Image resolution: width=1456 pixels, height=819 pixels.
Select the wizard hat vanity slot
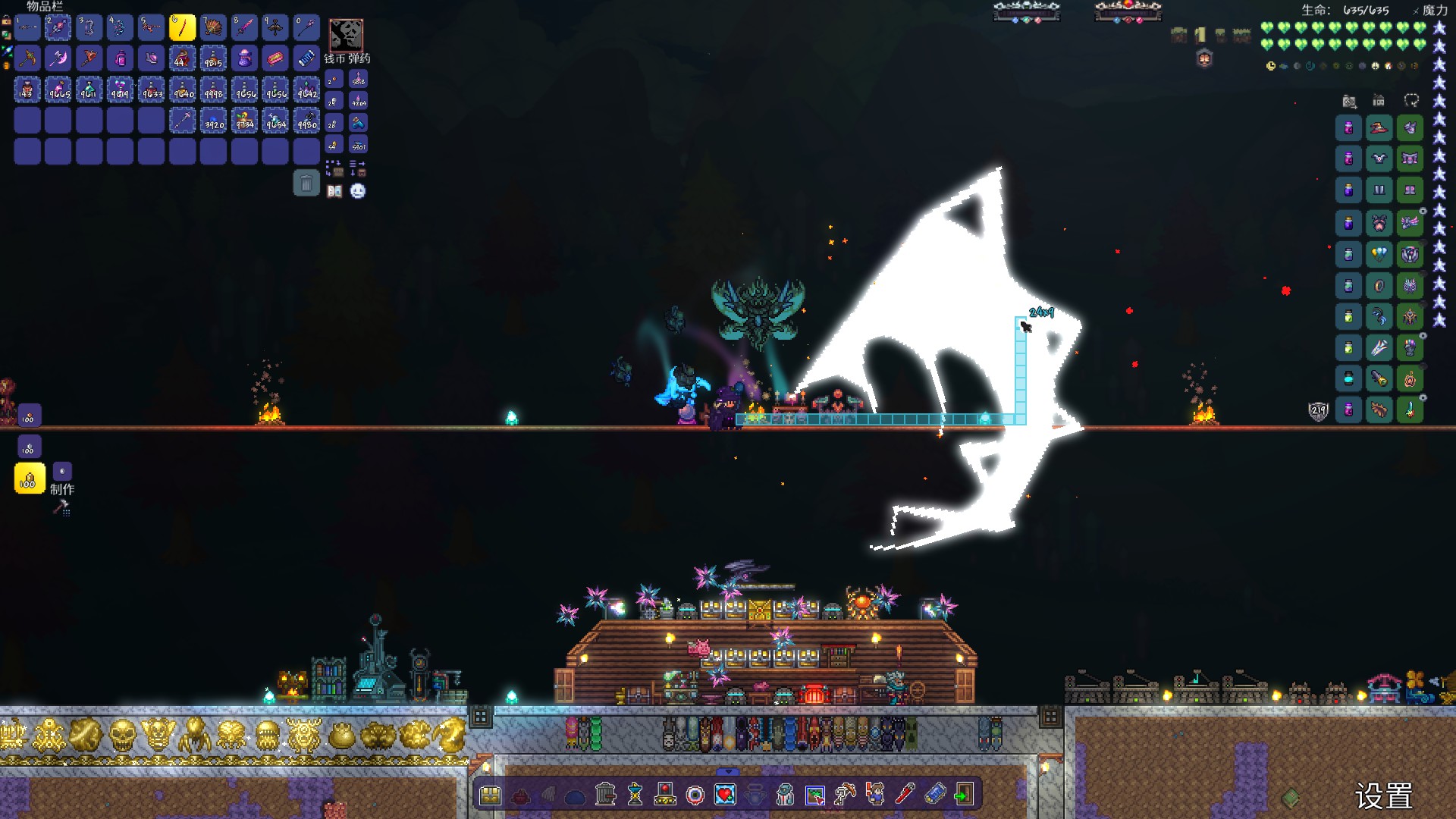(x=1379, y=128)
